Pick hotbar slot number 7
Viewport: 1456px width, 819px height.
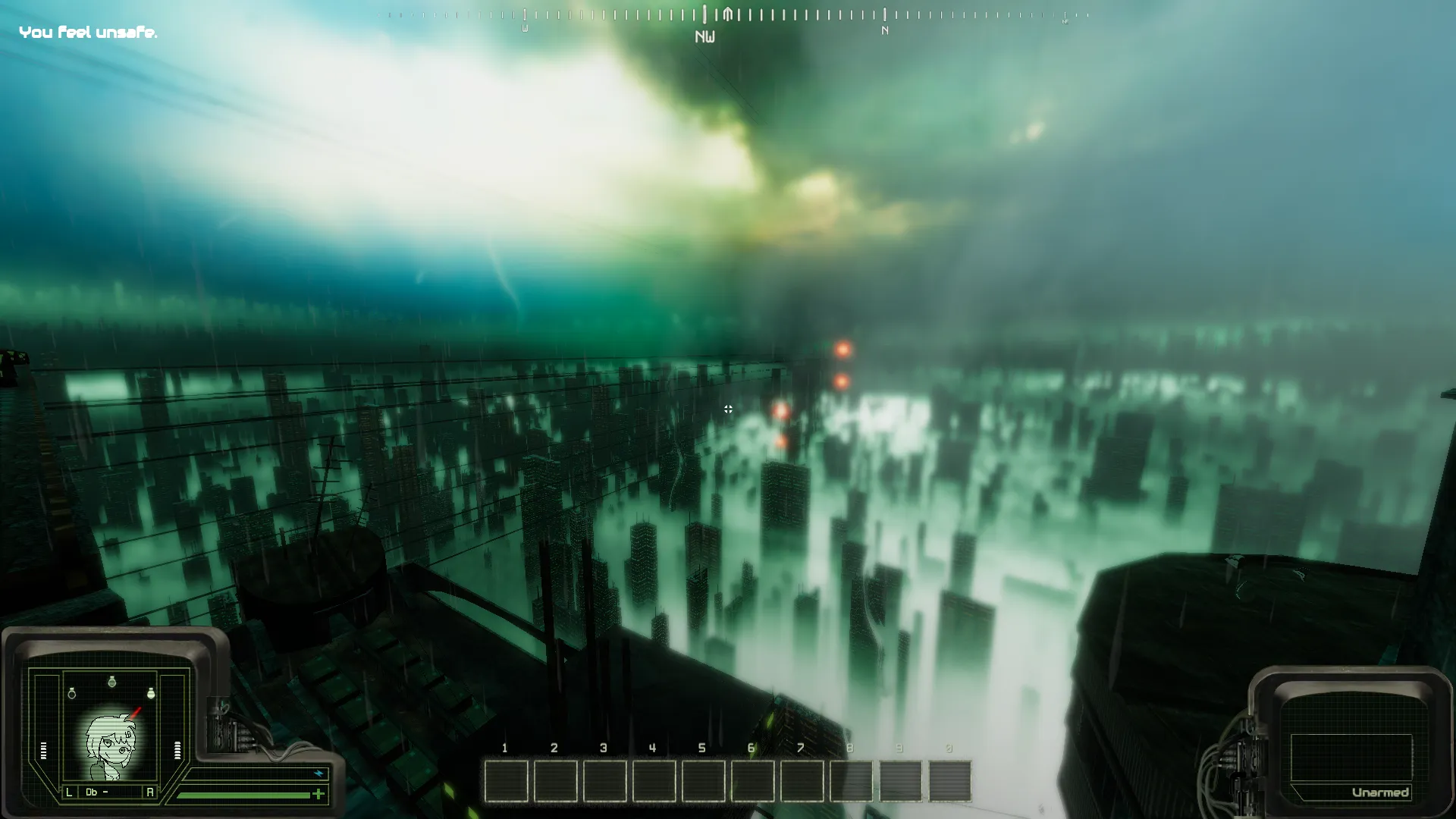(x=802, y=781)
